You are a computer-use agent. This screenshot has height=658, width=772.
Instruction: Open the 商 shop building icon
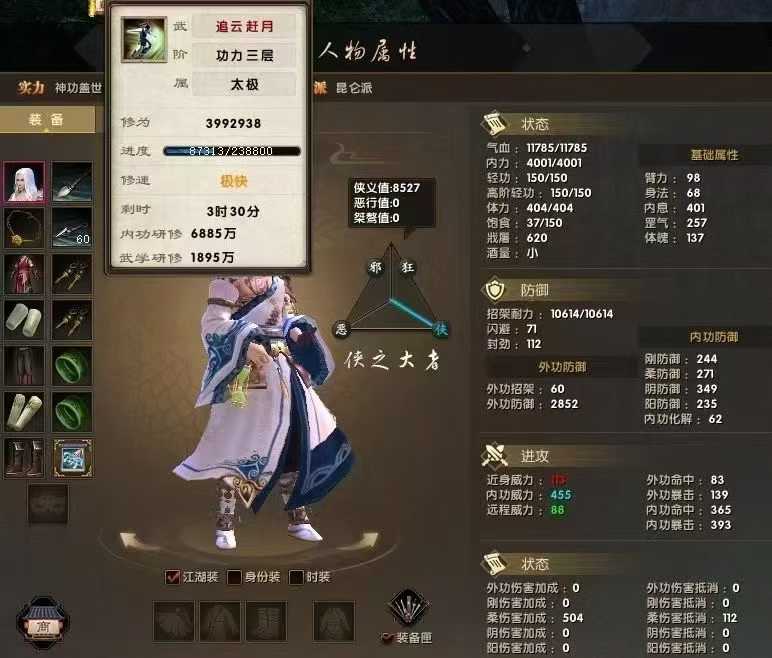coord(43,622)
